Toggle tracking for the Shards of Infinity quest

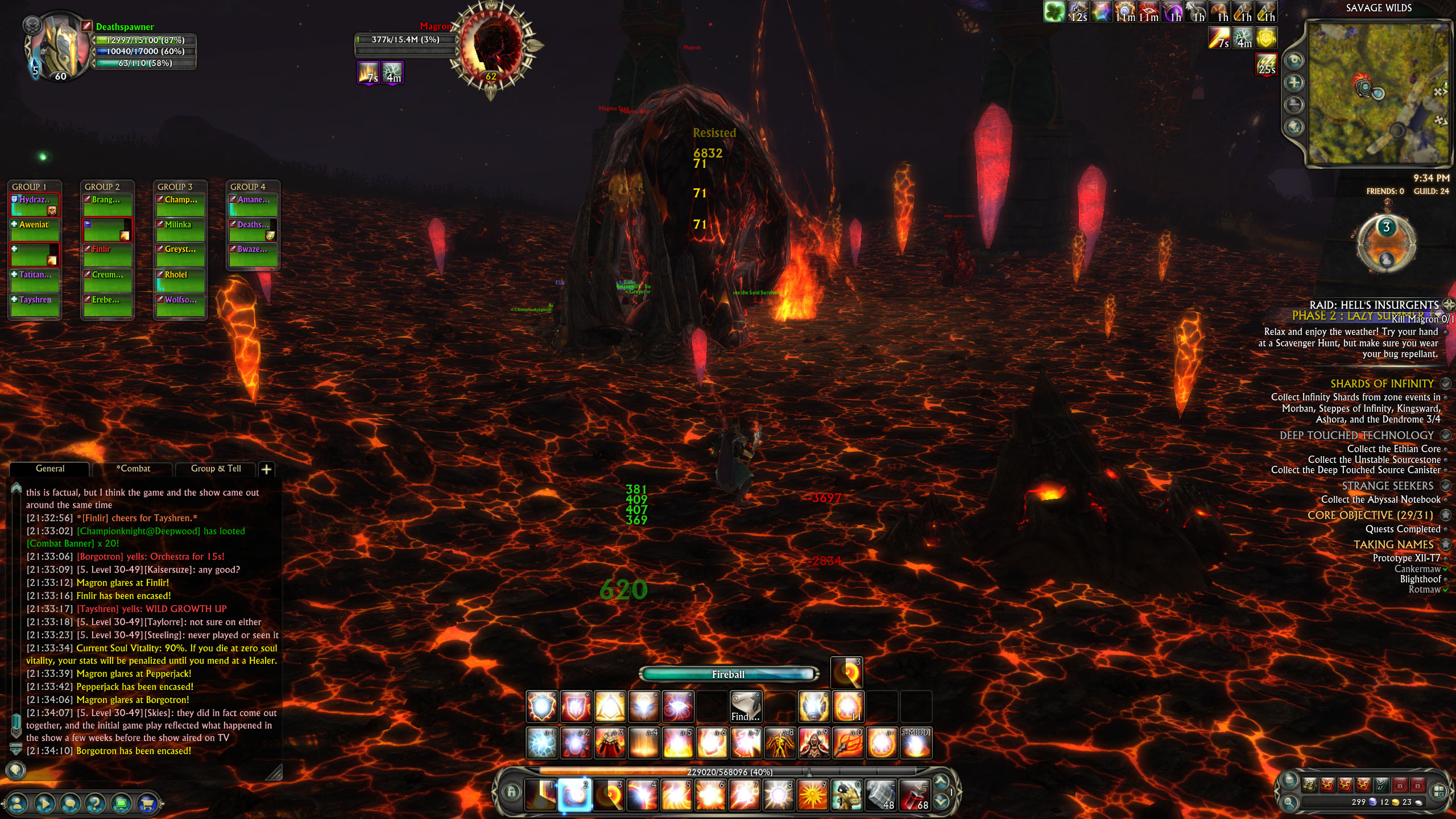(x=1446, y=383)
